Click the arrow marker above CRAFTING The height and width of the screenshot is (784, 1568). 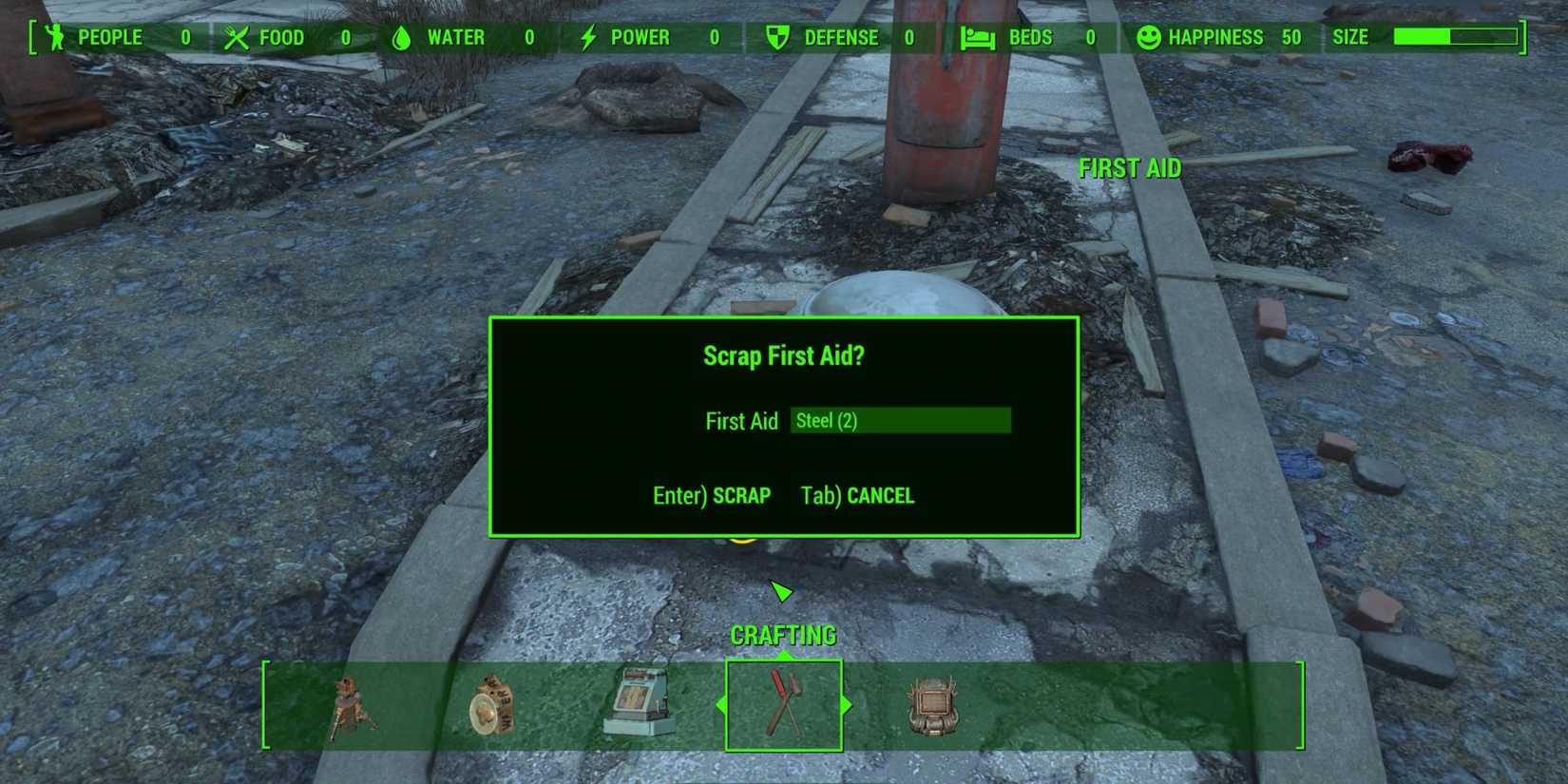781,591
